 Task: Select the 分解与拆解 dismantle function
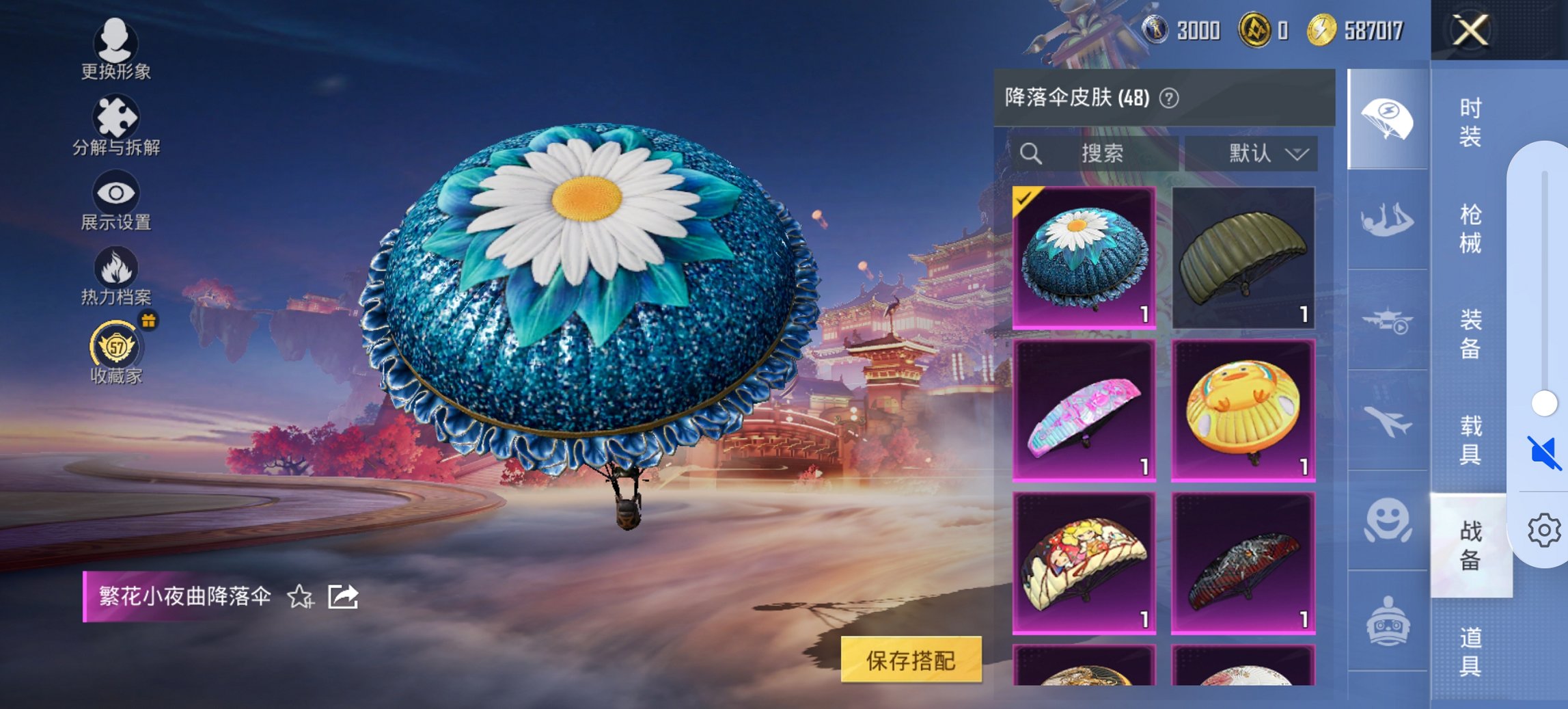coord(115,118)
